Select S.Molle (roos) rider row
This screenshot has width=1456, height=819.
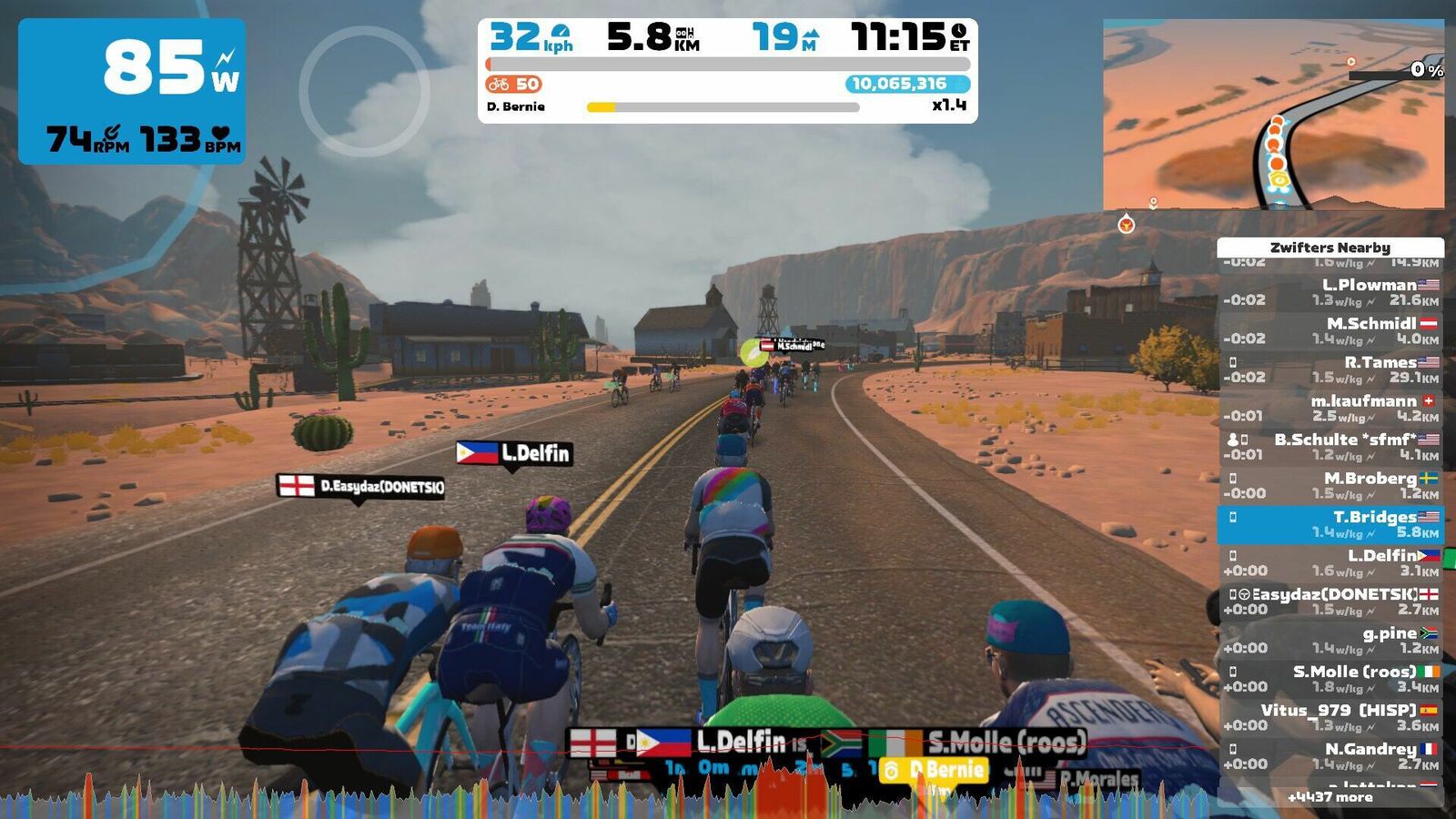1330,679
